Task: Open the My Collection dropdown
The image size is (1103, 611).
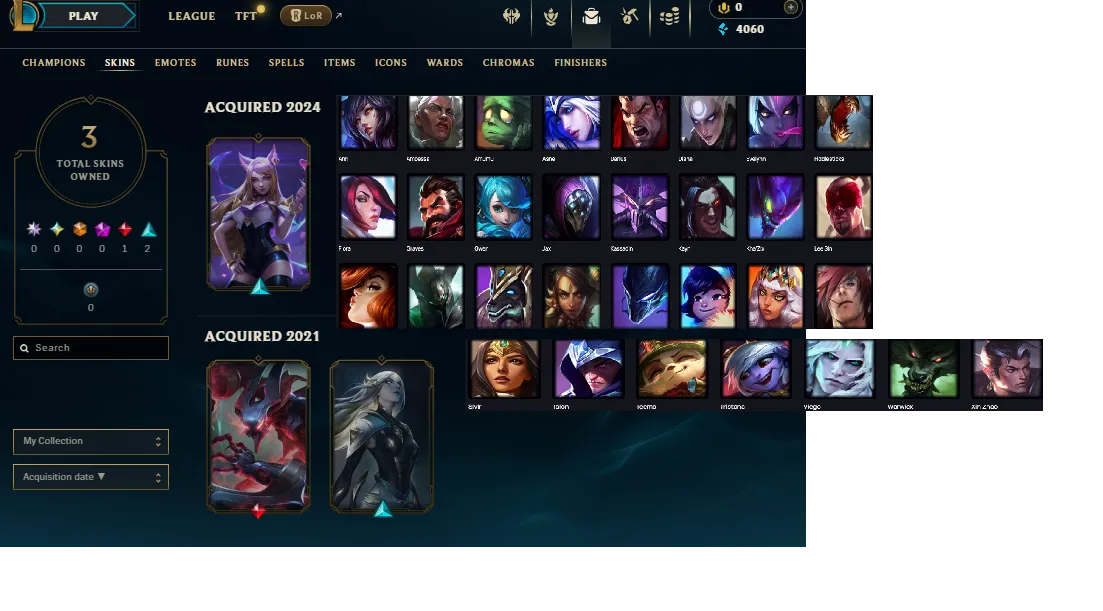Action: pyautogui.click(x=91, y=441)
